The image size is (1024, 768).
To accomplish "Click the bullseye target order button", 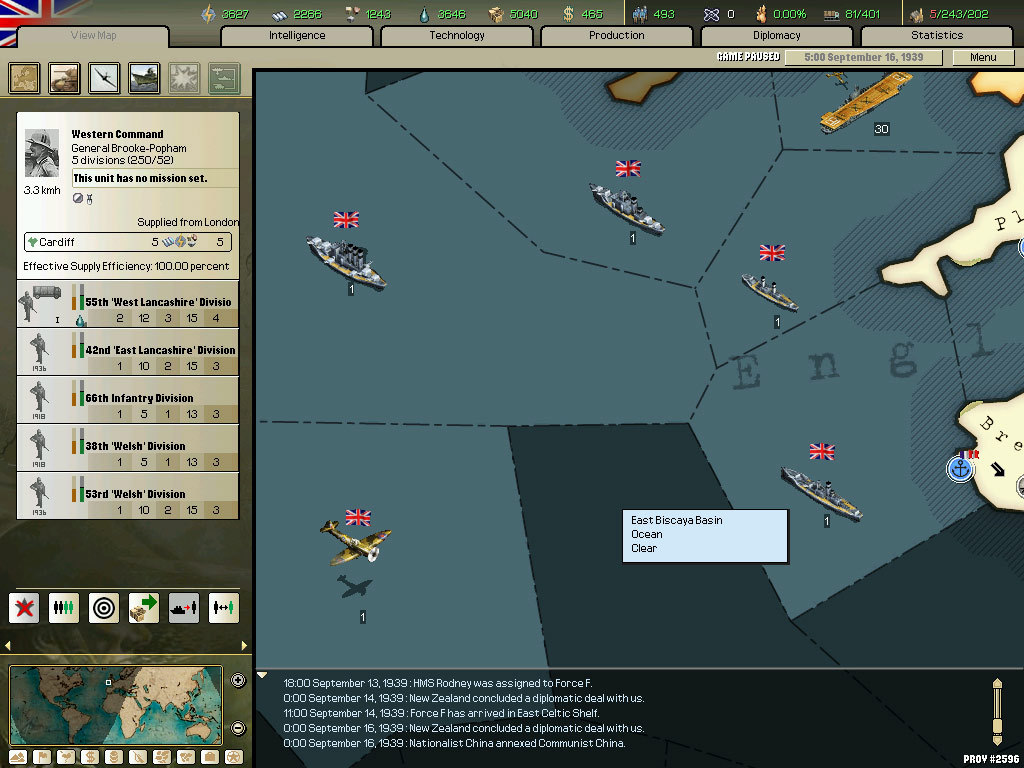I will tap(104, 607).
